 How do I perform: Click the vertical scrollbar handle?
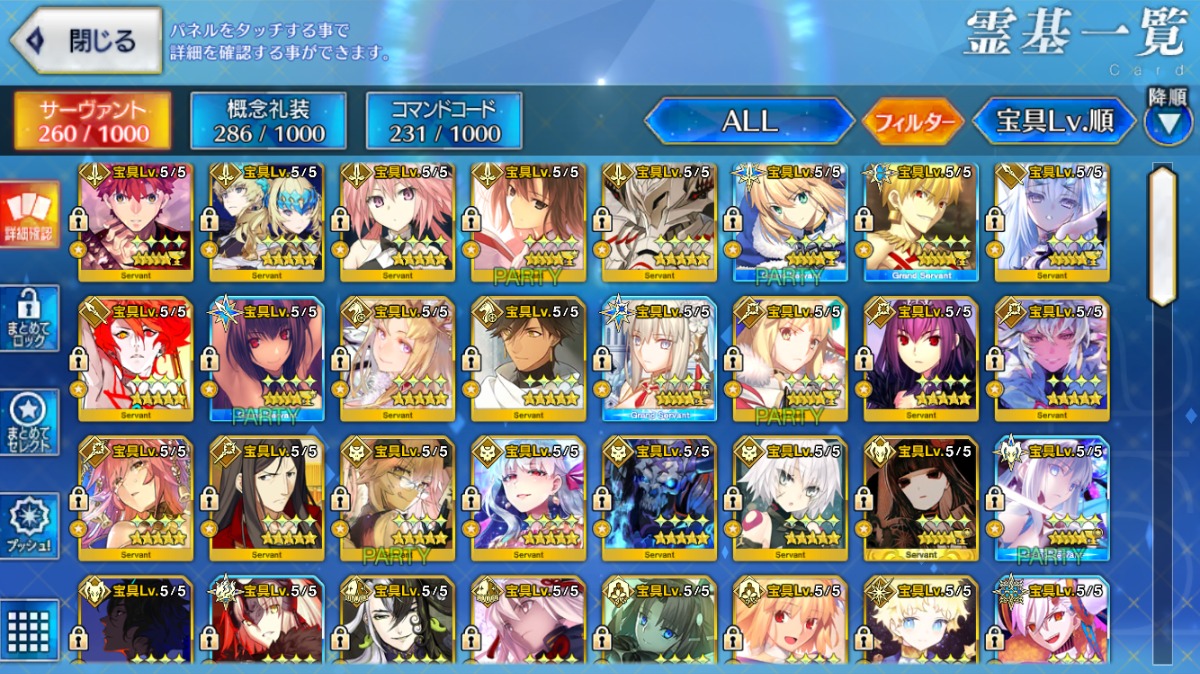[x=1162, y=236]
